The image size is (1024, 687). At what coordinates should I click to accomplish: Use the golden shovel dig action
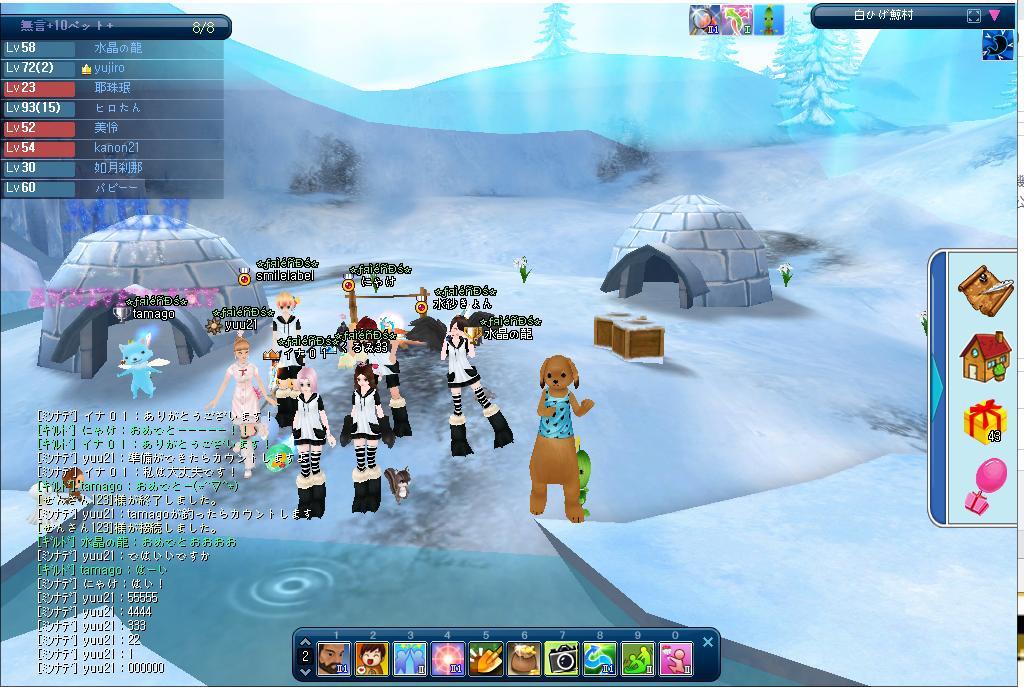(x=486, y=659)
